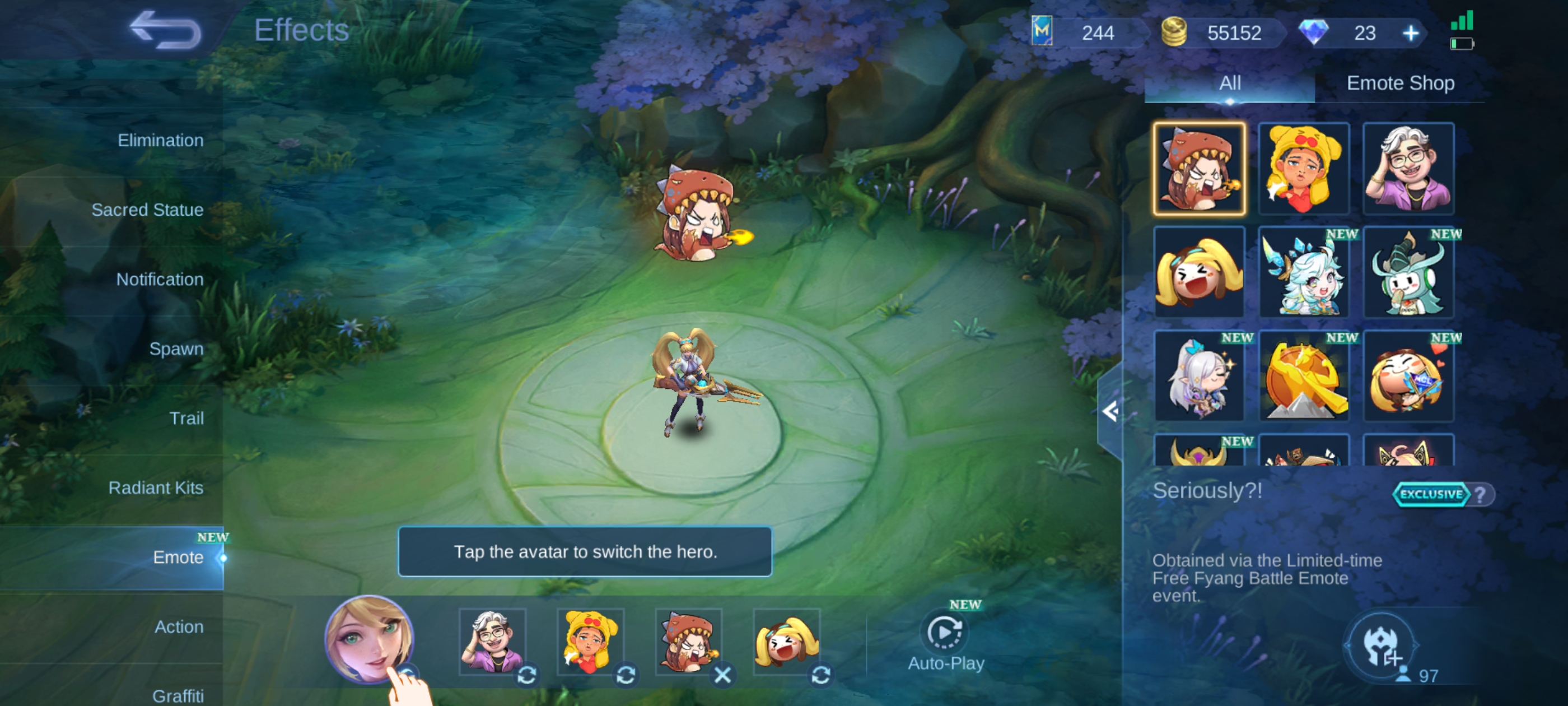Pick the grey-haired man with glasses emote in the grid

[1408, 168]
